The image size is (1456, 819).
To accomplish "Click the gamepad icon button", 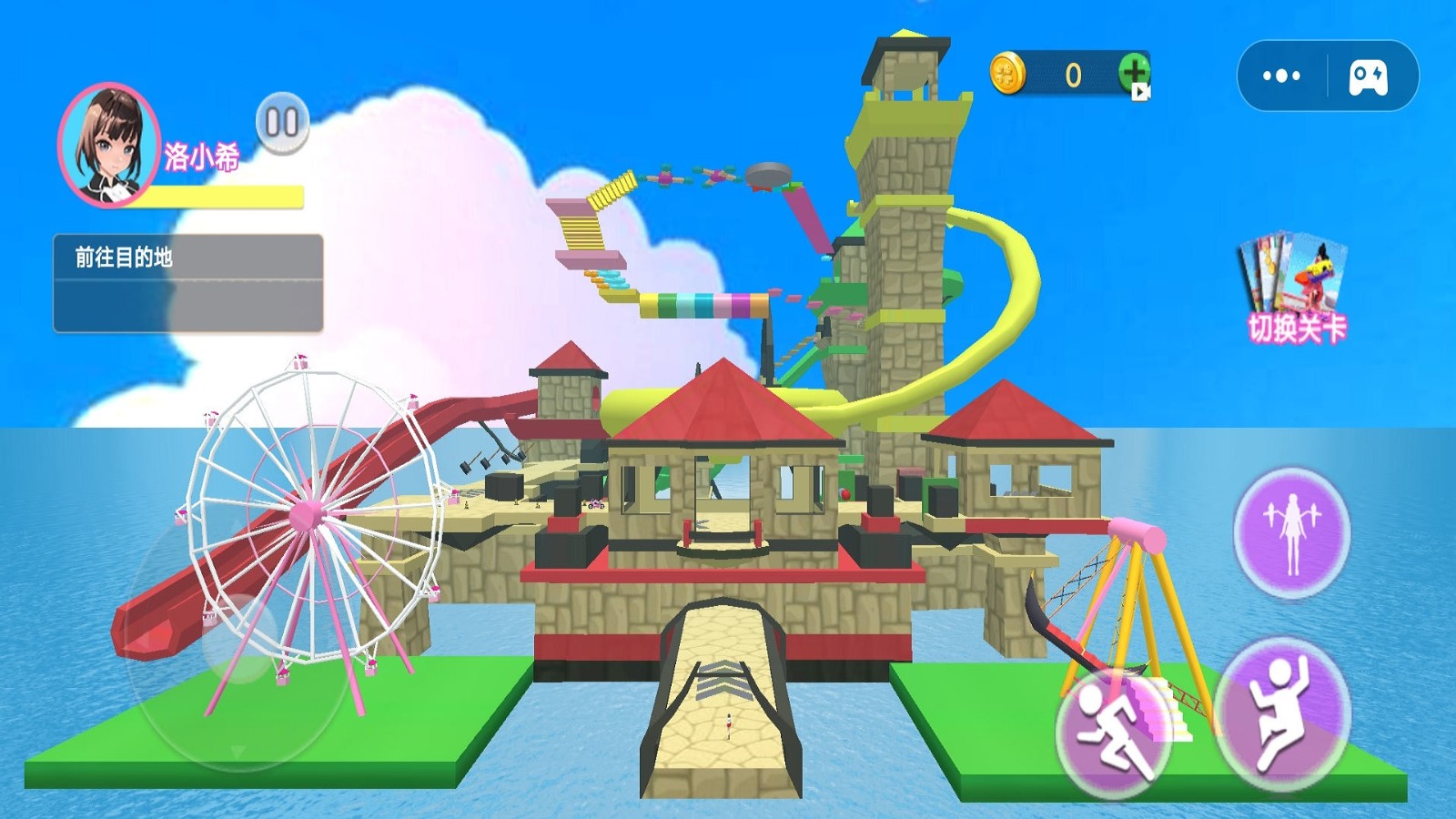I will 1368,76.
